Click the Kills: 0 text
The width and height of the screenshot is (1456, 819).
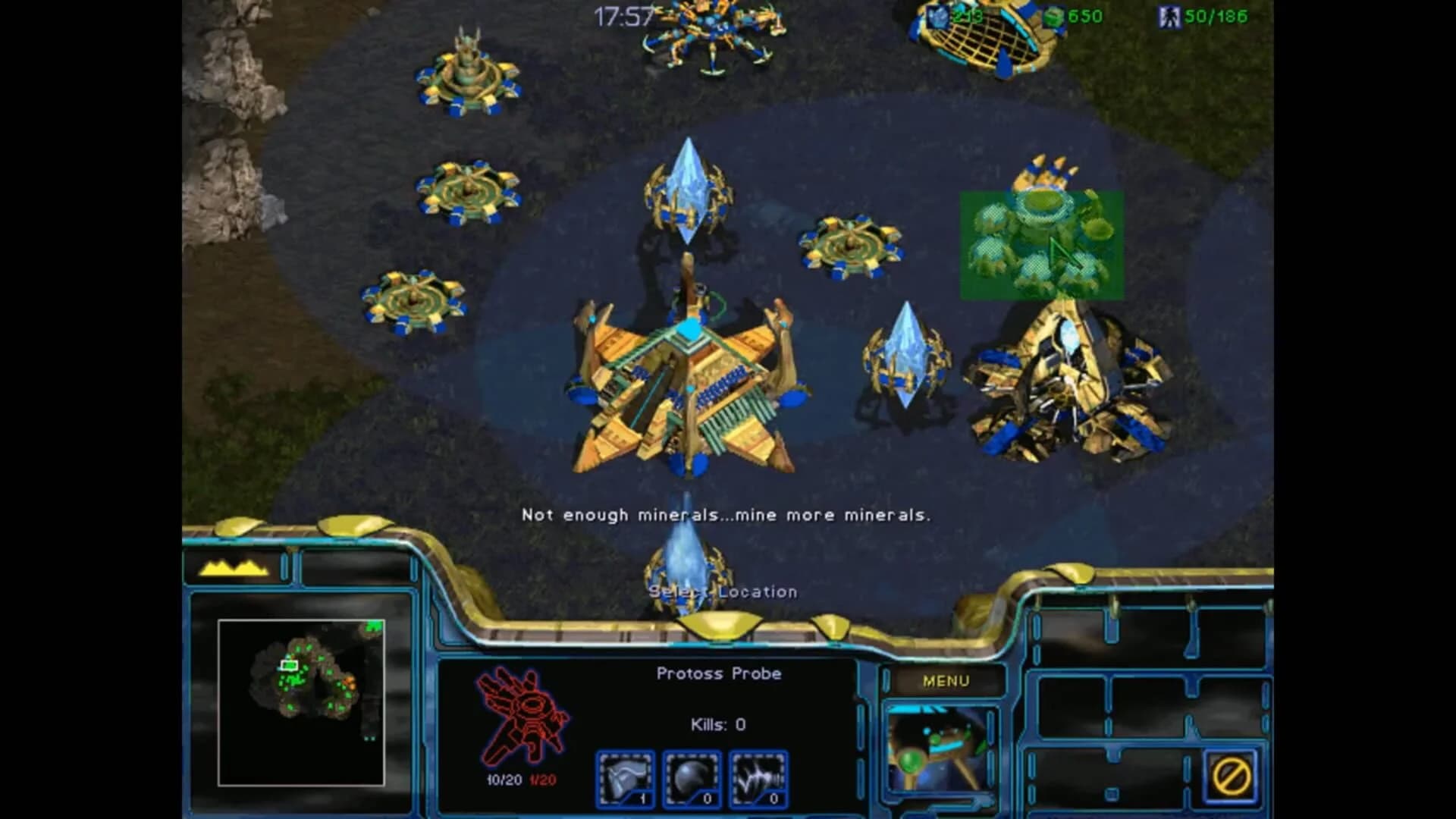[x=719, y=723]
